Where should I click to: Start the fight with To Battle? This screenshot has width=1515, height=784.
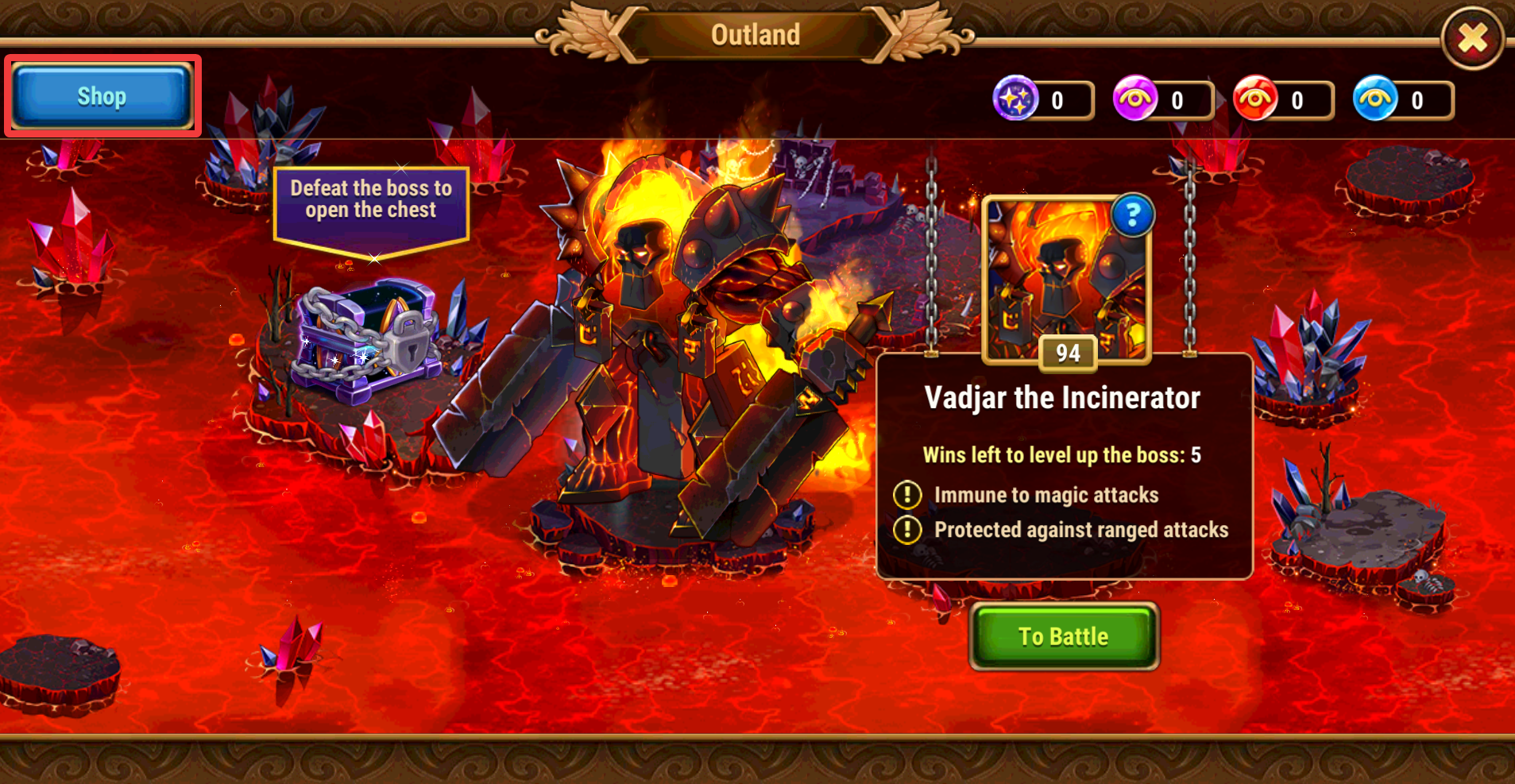point(1064,636)
